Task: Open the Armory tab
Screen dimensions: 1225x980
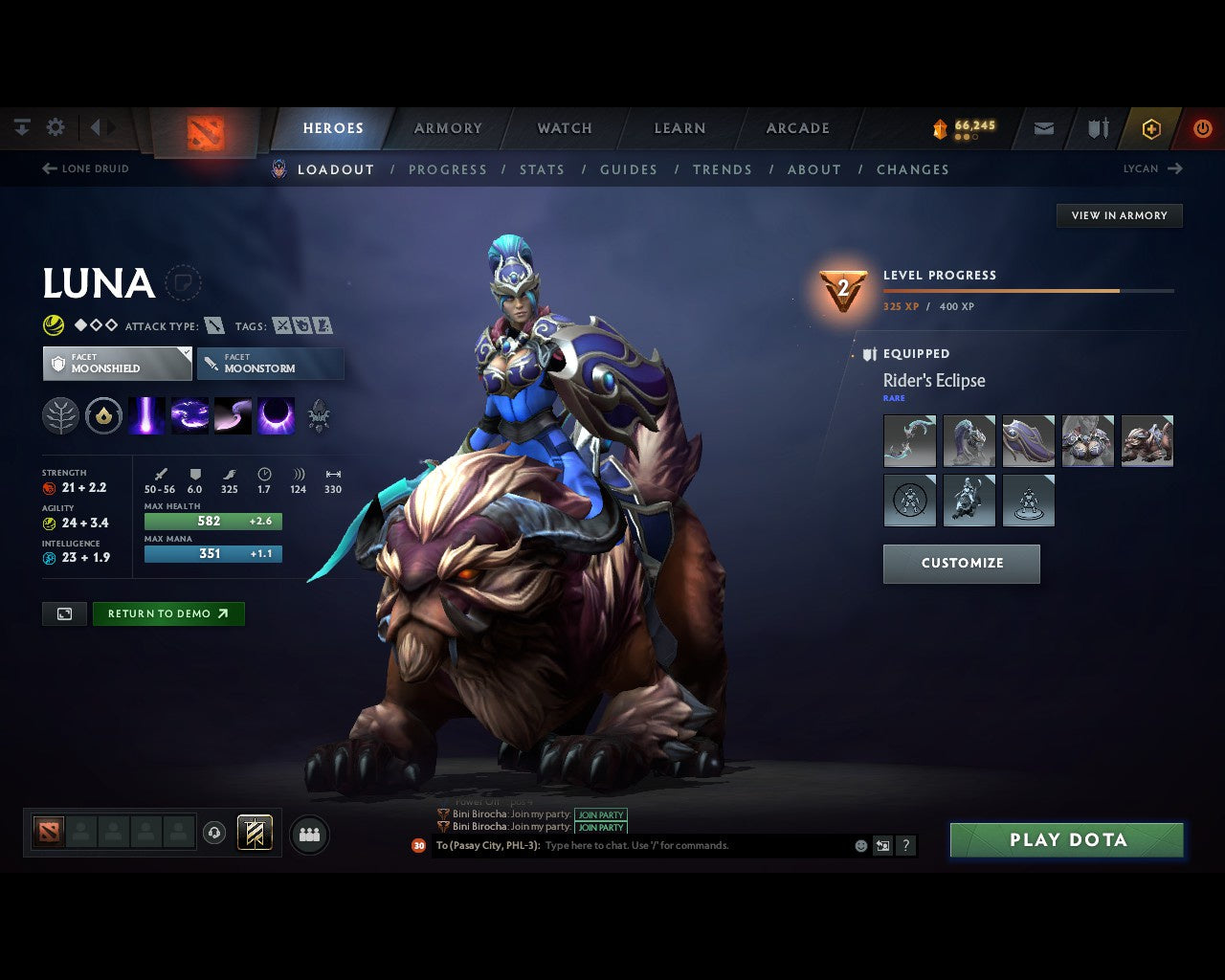Action: coord(448,128)
